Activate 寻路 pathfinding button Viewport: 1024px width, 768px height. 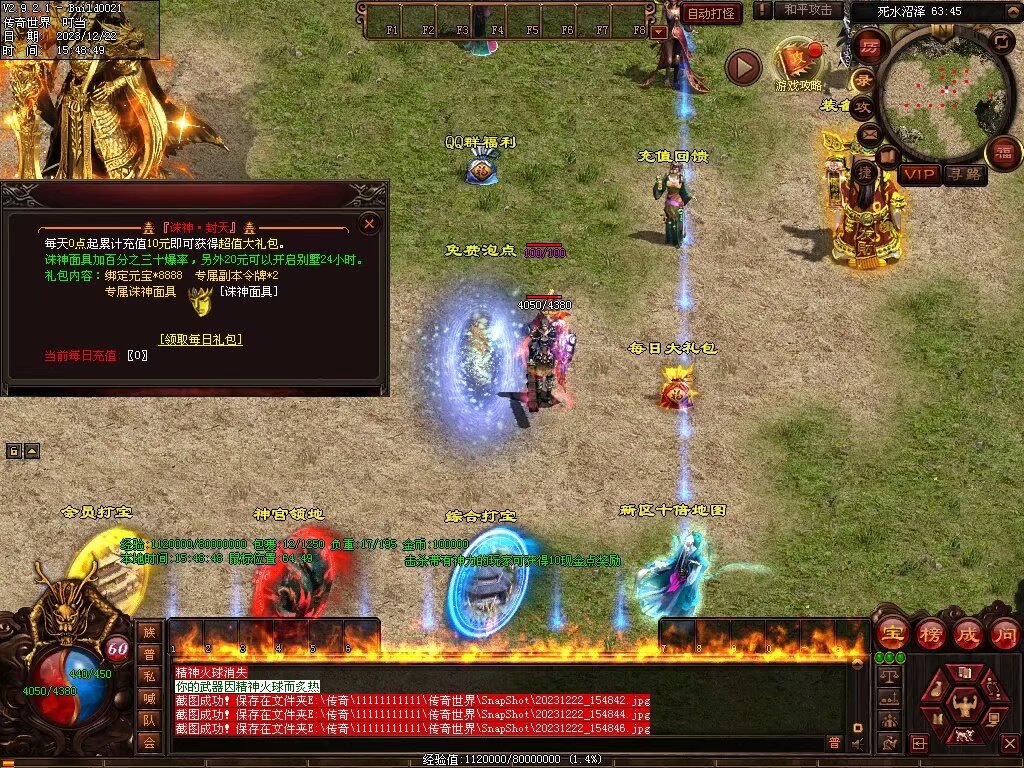964,174
